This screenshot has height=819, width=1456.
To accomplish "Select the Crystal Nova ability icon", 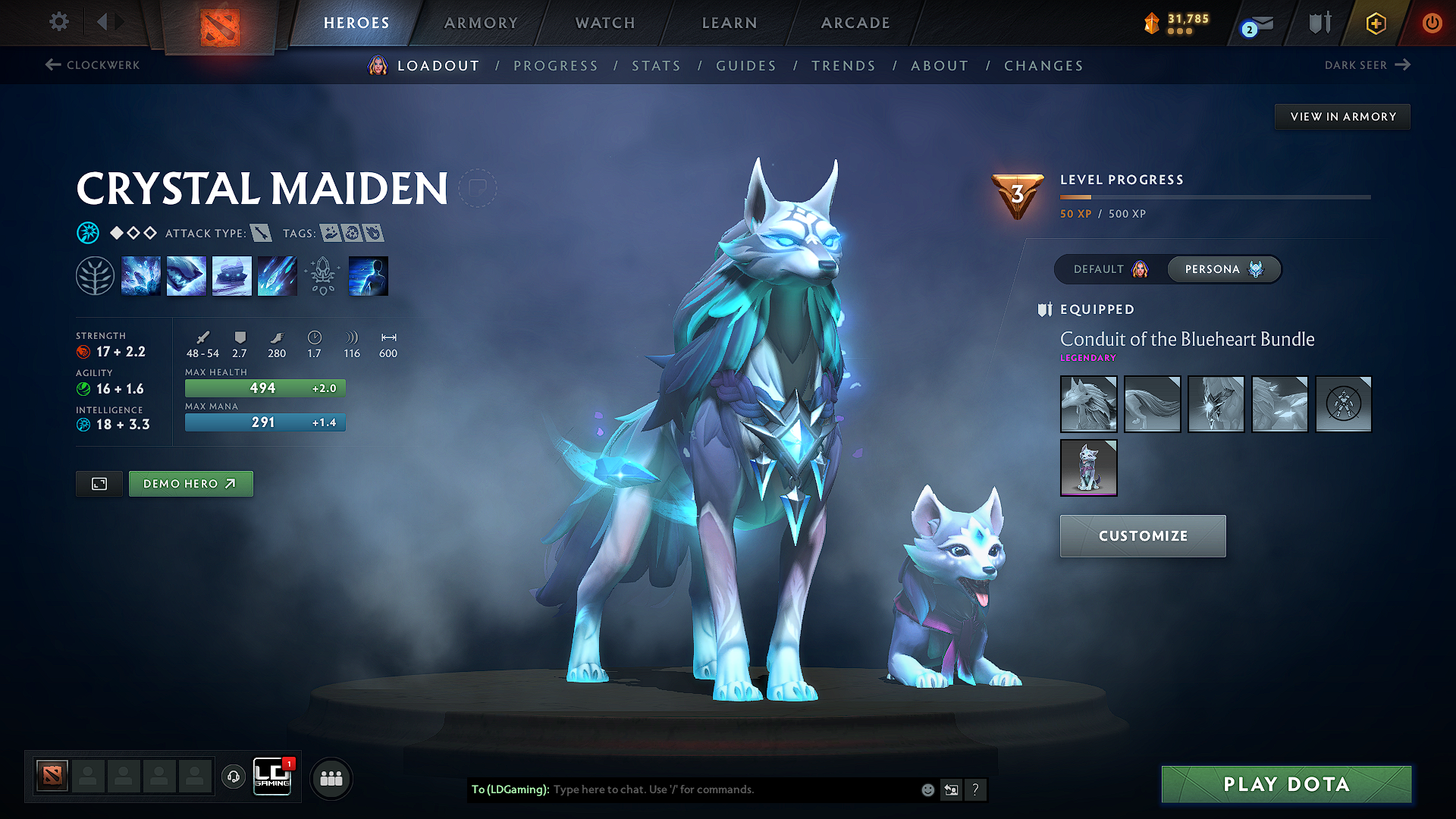I will pos(141,275).
